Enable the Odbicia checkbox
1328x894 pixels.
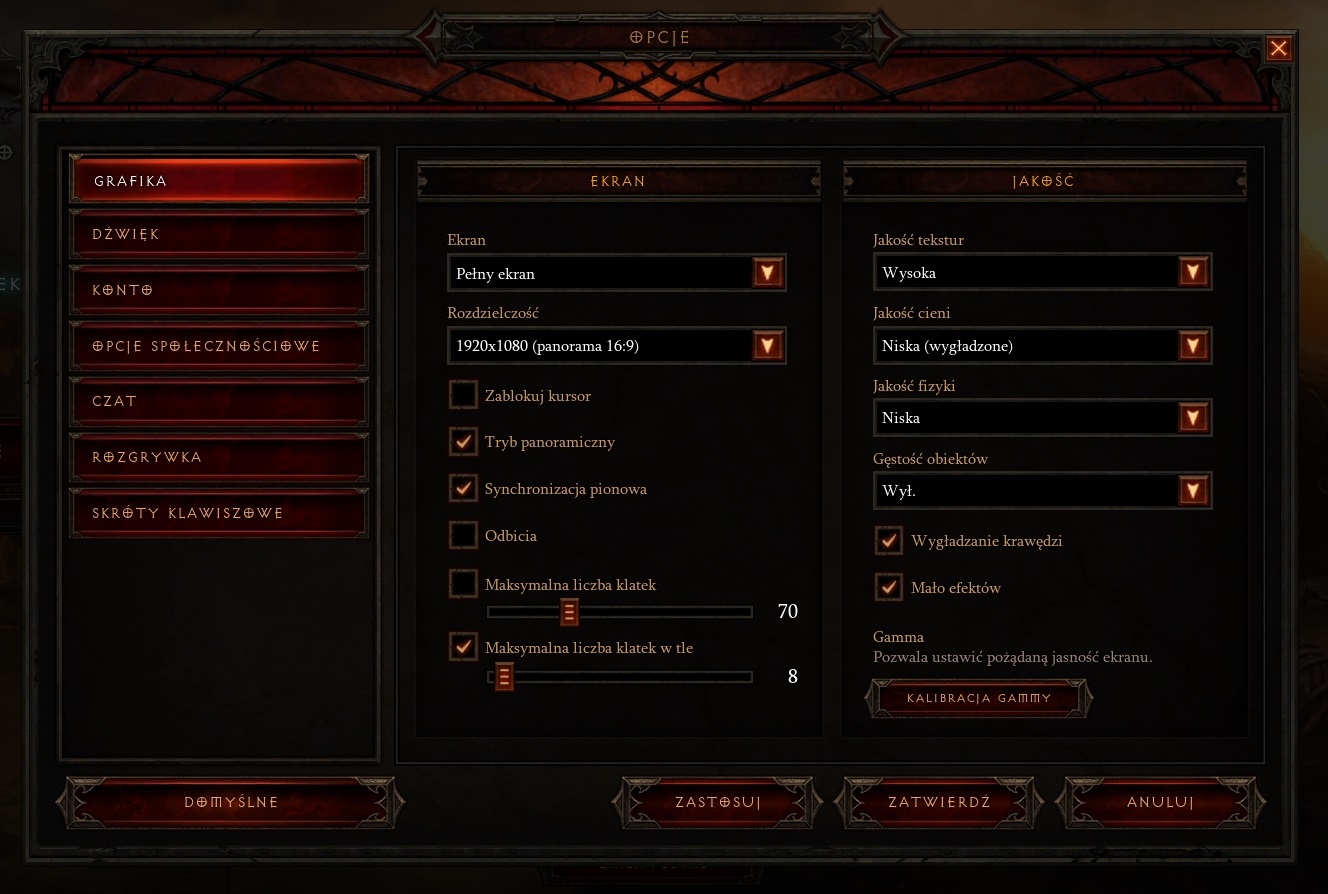click(463, 535)
